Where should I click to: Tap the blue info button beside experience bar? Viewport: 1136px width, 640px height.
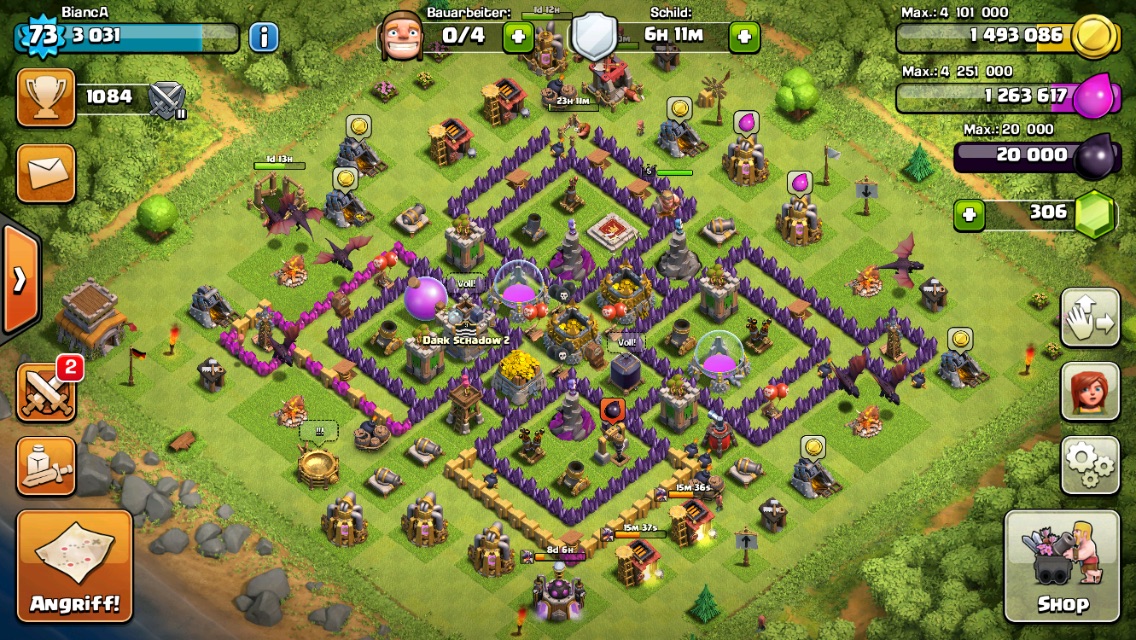tap(263, 37)
